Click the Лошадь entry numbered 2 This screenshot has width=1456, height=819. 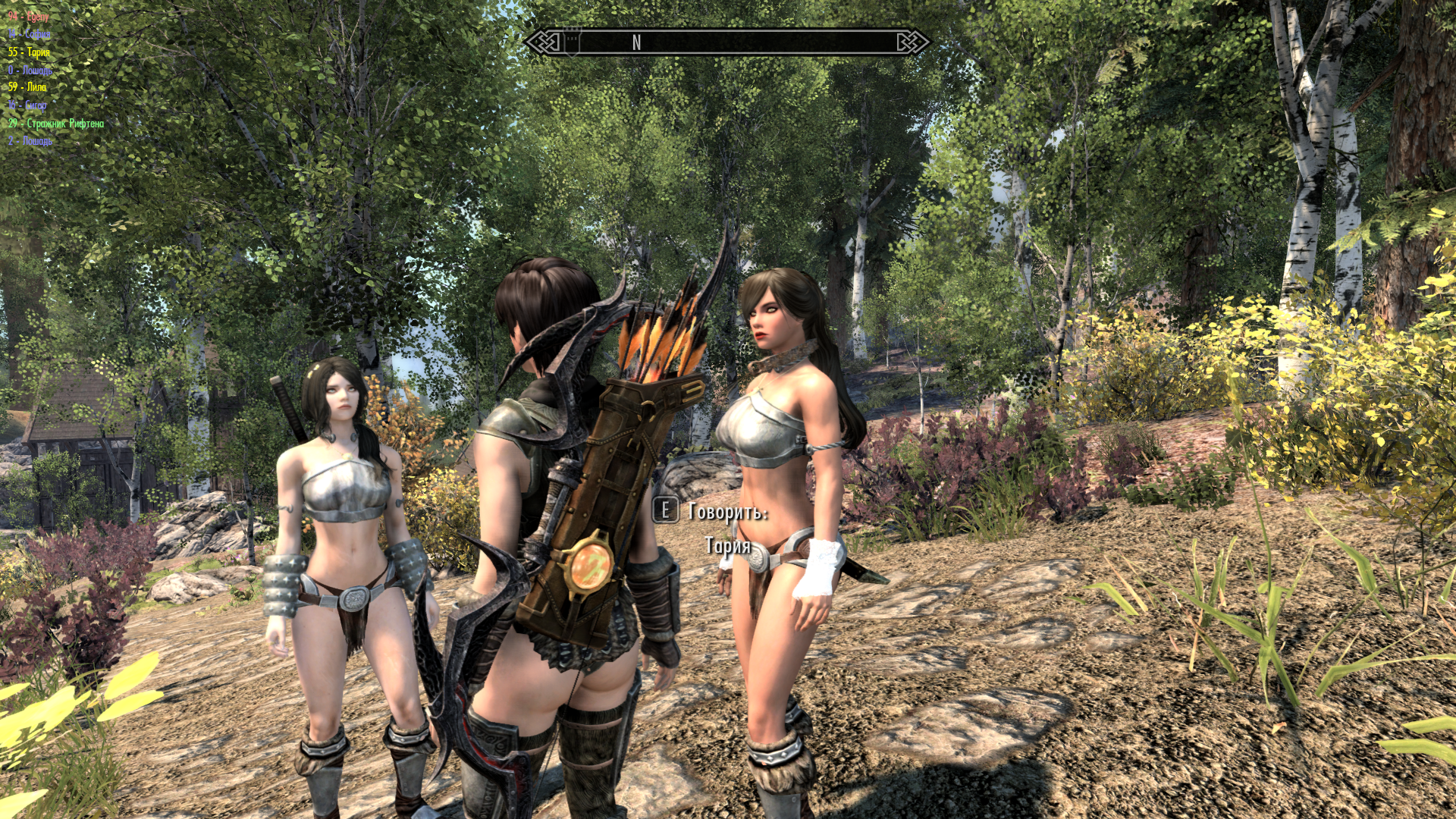tap(30, 141)
